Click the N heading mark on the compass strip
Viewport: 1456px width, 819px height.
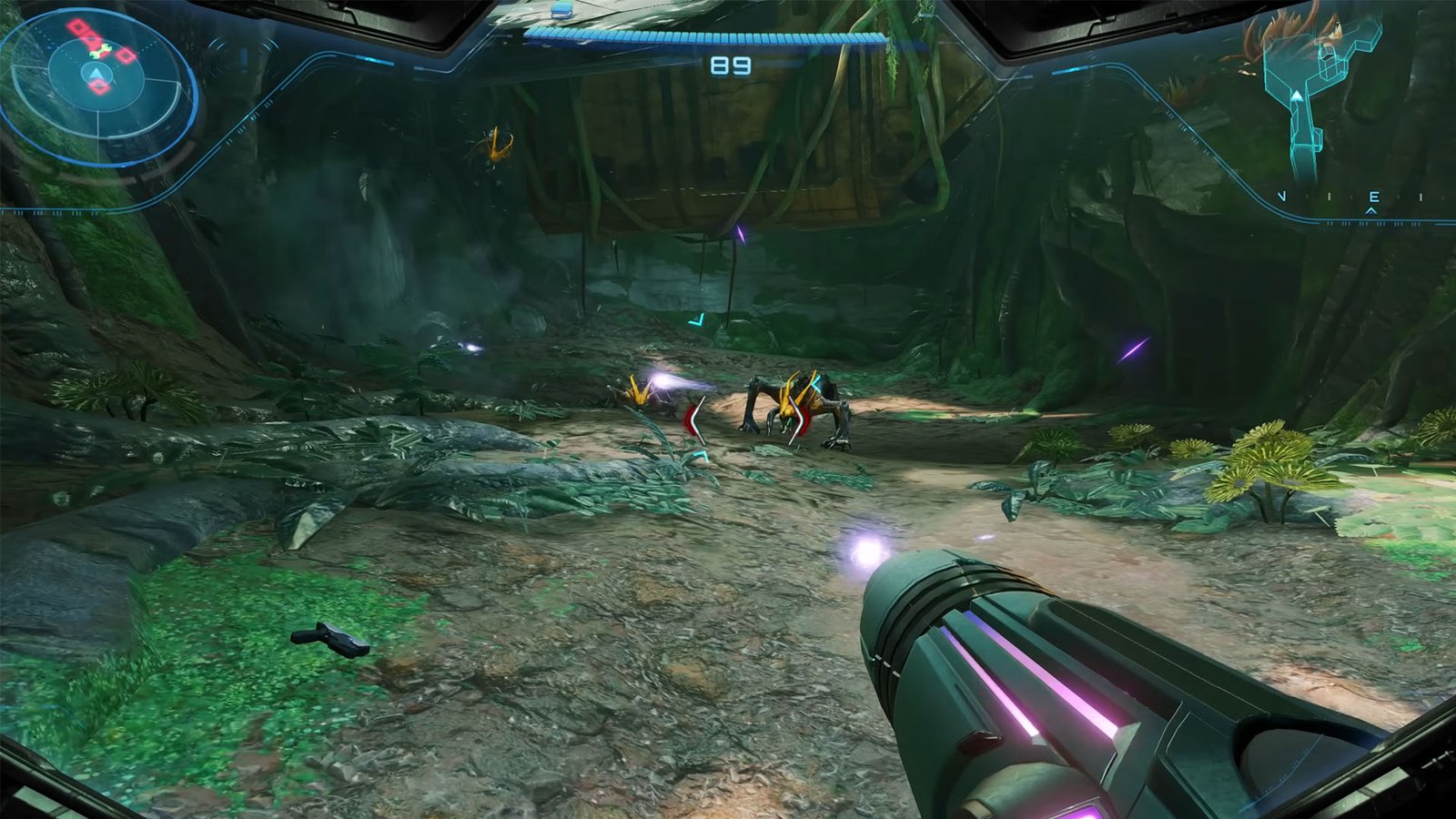pyautogui.click(x=1281, y=195)
